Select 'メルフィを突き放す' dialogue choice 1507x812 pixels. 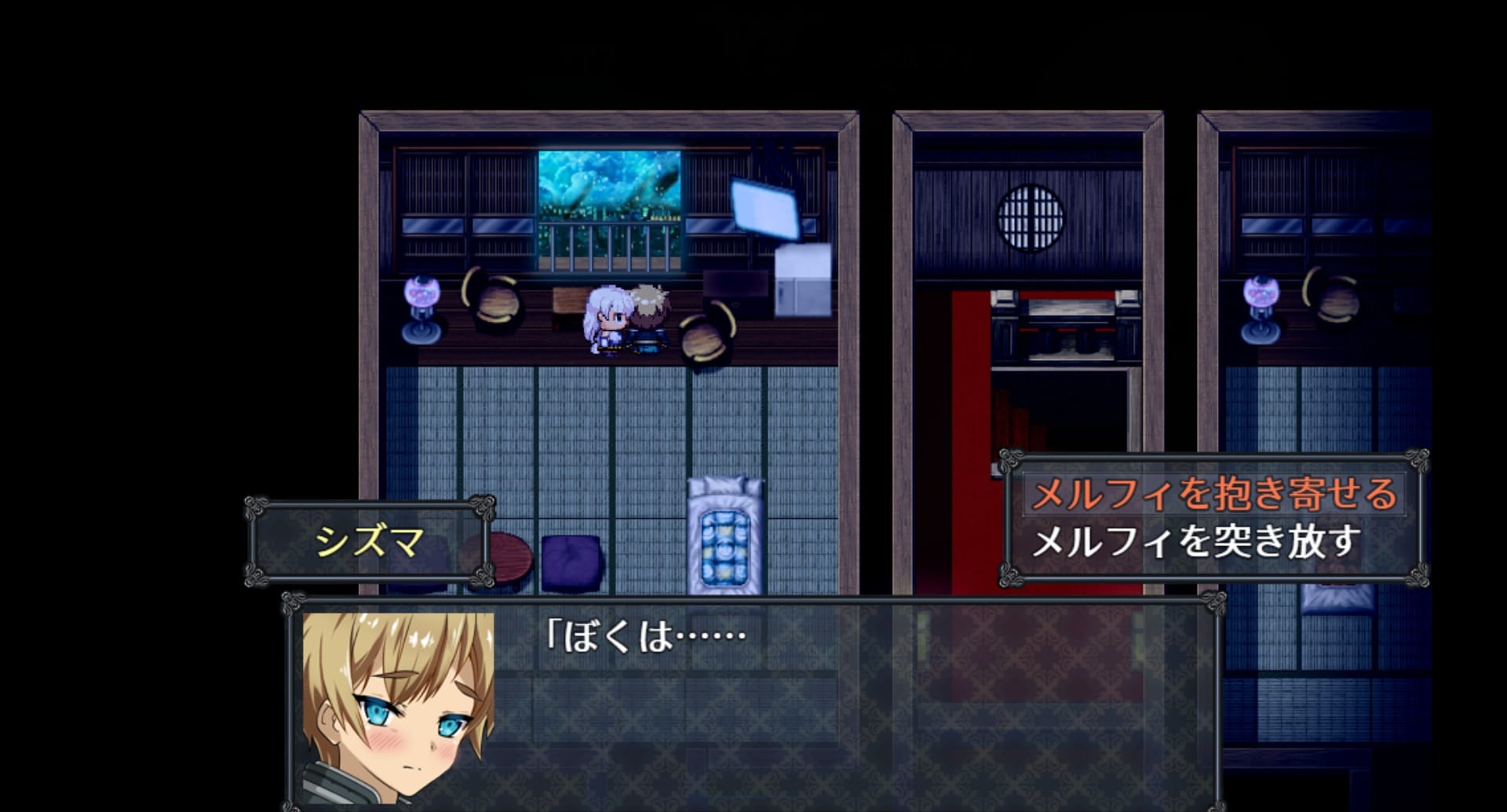(1195, 542)
